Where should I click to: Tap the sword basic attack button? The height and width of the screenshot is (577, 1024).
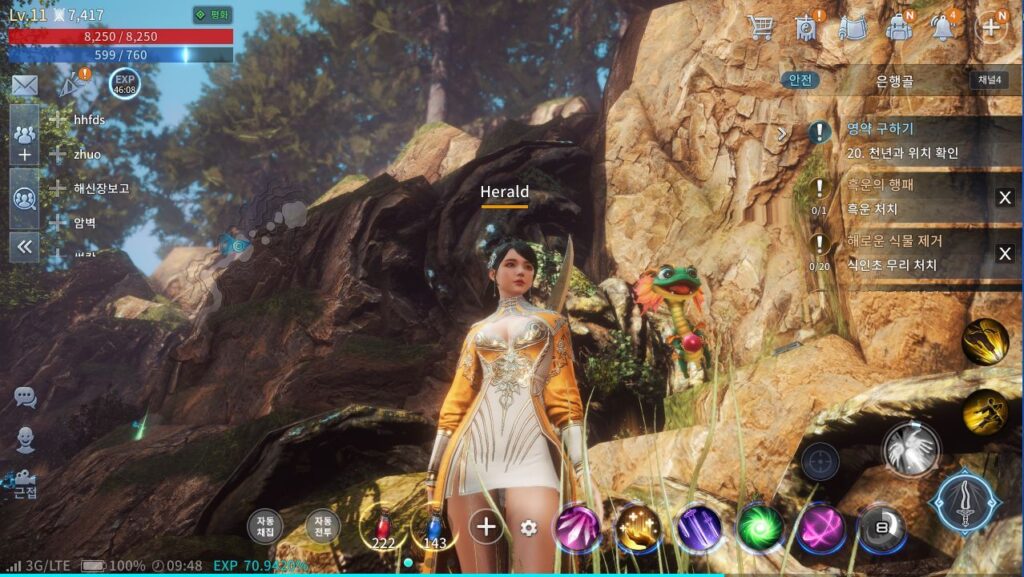pyautogui.click(x=965, y=503)
